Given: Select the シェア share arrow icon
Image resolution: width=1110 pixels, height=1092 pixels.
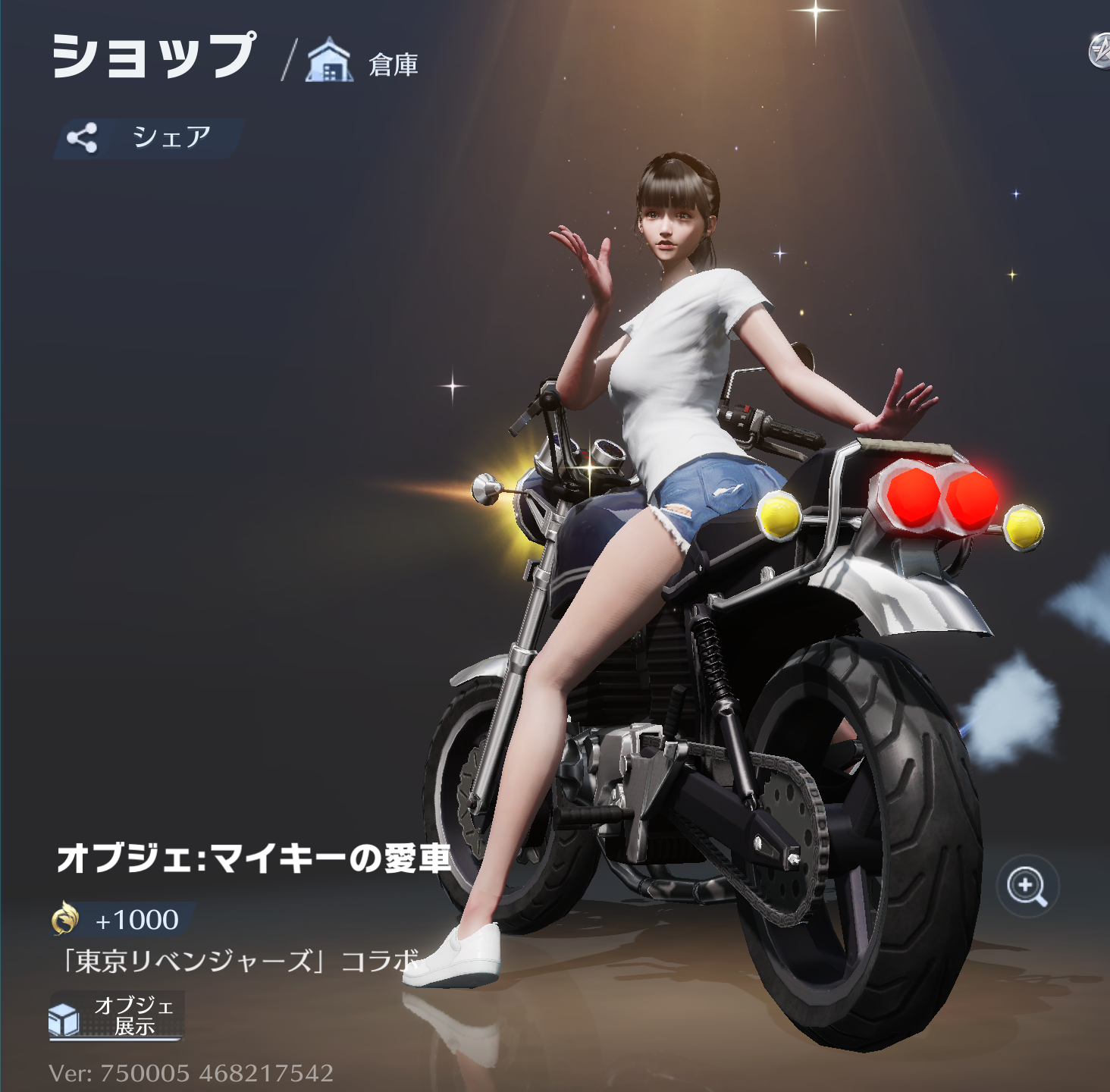Looking at the screenshot, I should [x=83, y=136].
